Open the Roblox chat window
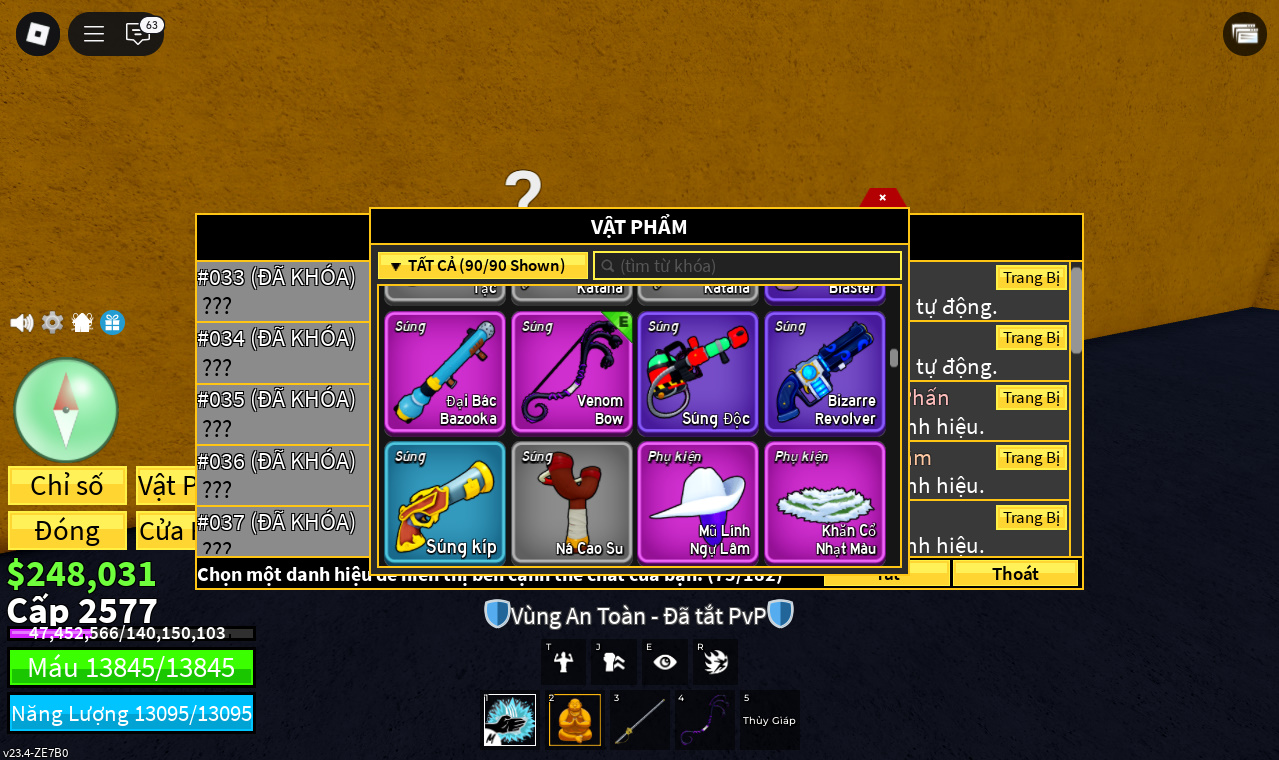The width and height of the screenshot is (1279, 760). pos(138,34)
